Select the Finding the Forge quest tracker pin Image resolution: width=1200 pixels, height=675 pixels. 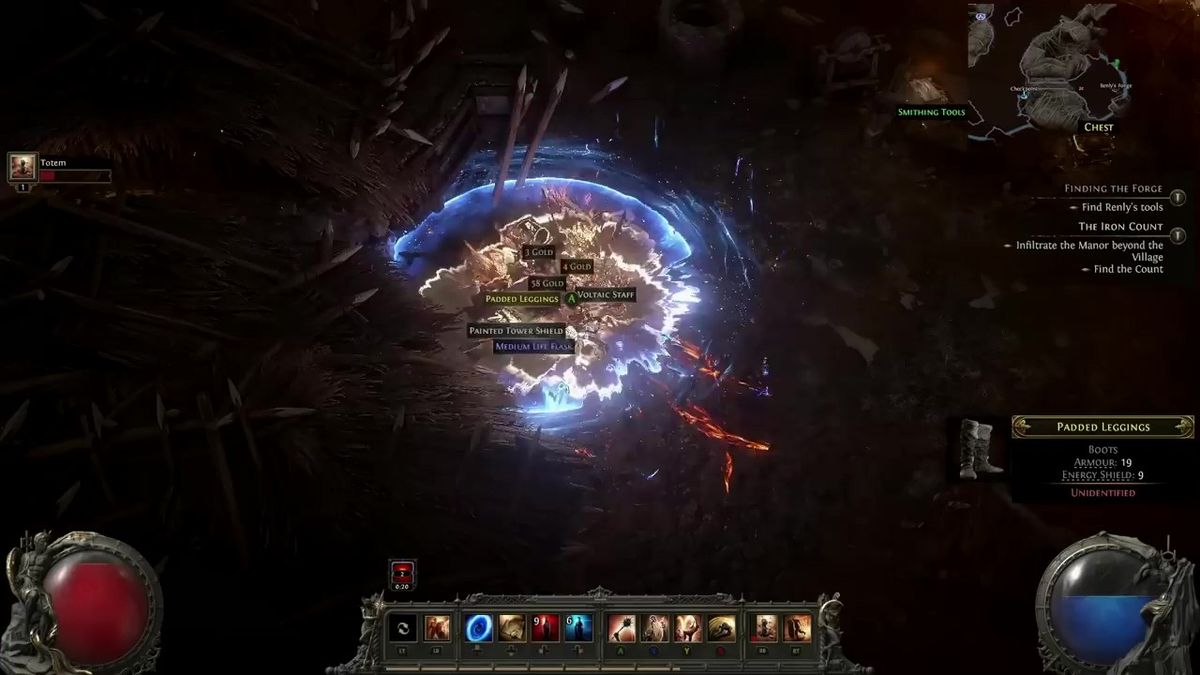[1177, 198]
